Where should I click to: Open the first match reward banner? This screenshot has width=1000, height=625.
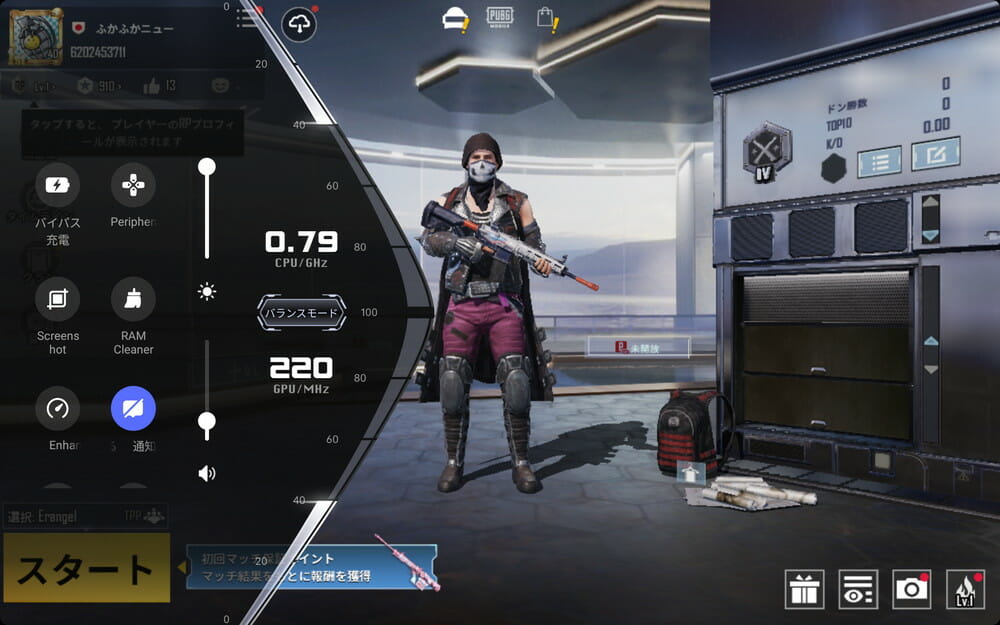[x=312, y=567]
